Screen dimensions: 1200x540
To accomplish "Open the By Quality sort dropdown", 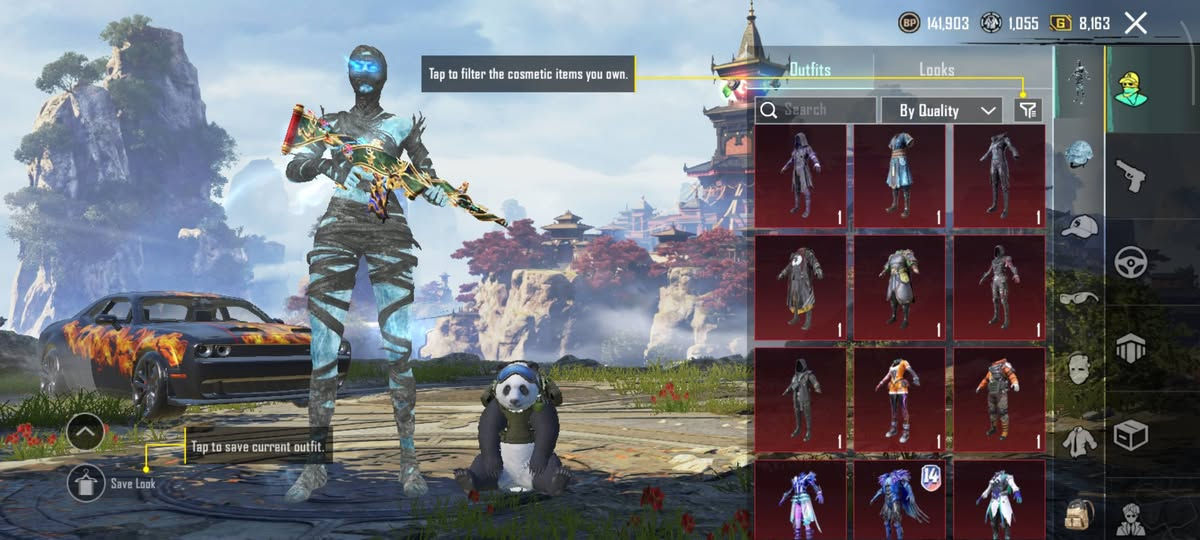I will 940,110.
